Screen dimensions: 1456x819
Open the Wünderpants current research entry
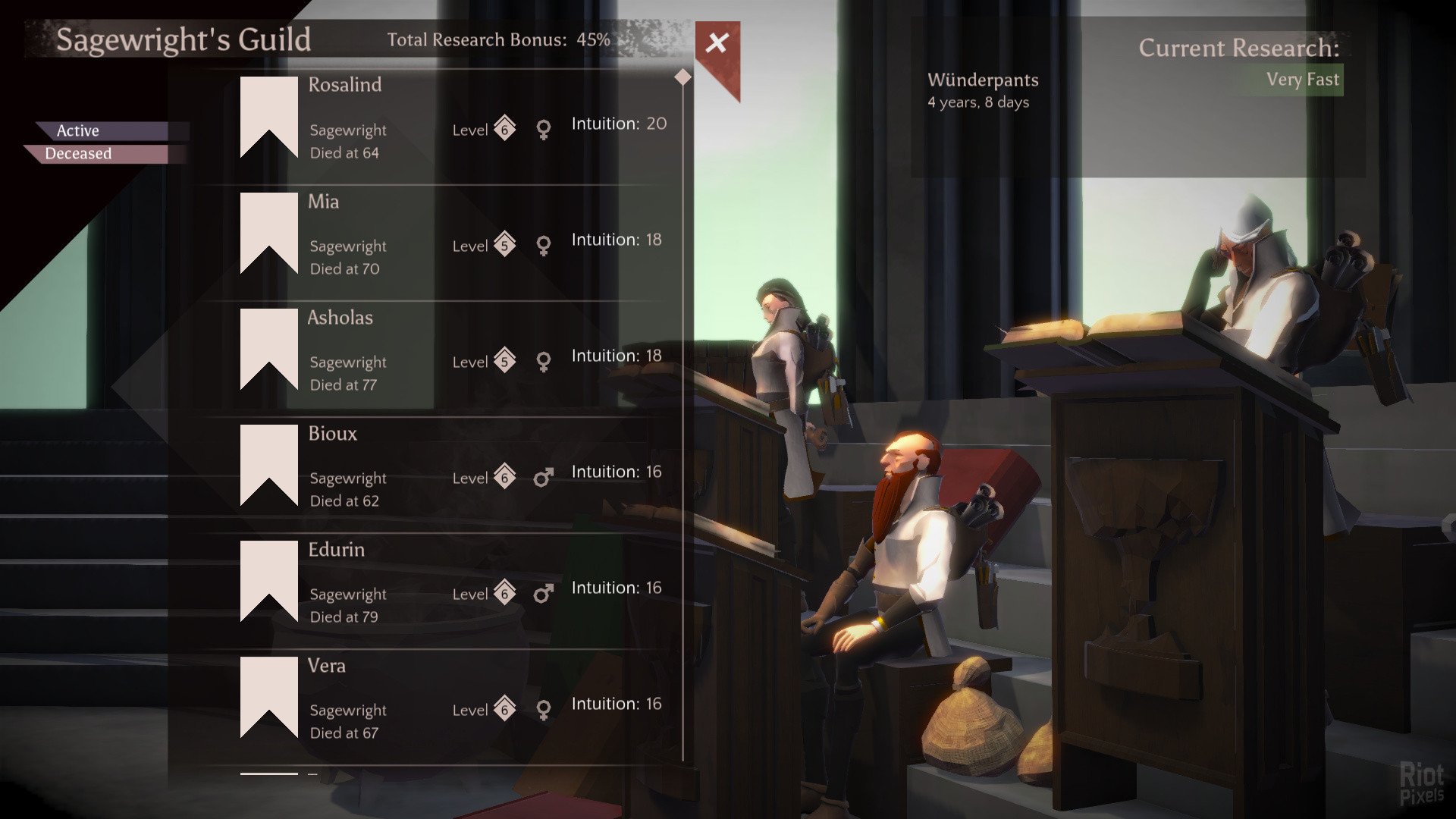coord(983,89)
